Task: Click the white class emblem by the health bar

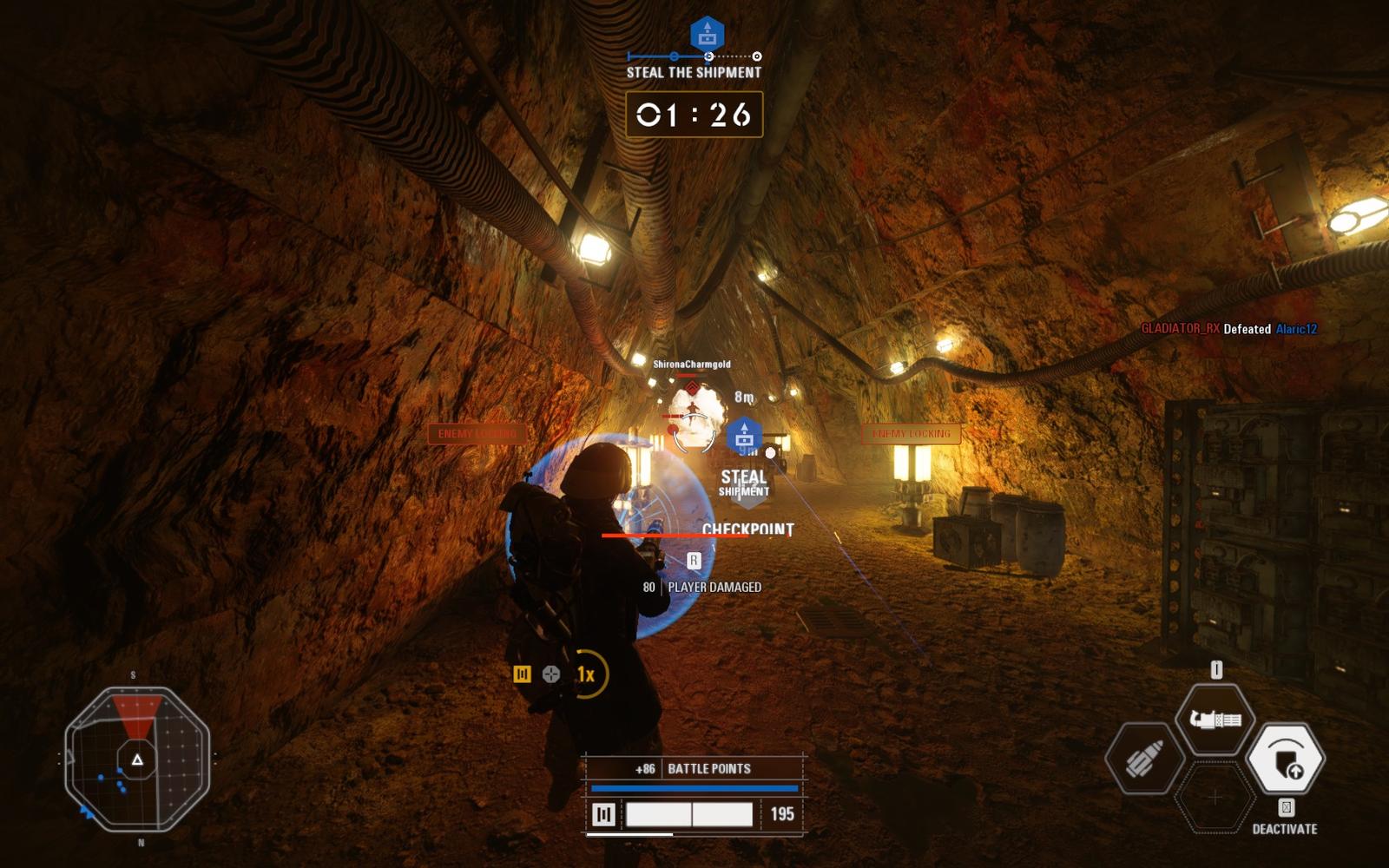Action: (x=603, y=814)
